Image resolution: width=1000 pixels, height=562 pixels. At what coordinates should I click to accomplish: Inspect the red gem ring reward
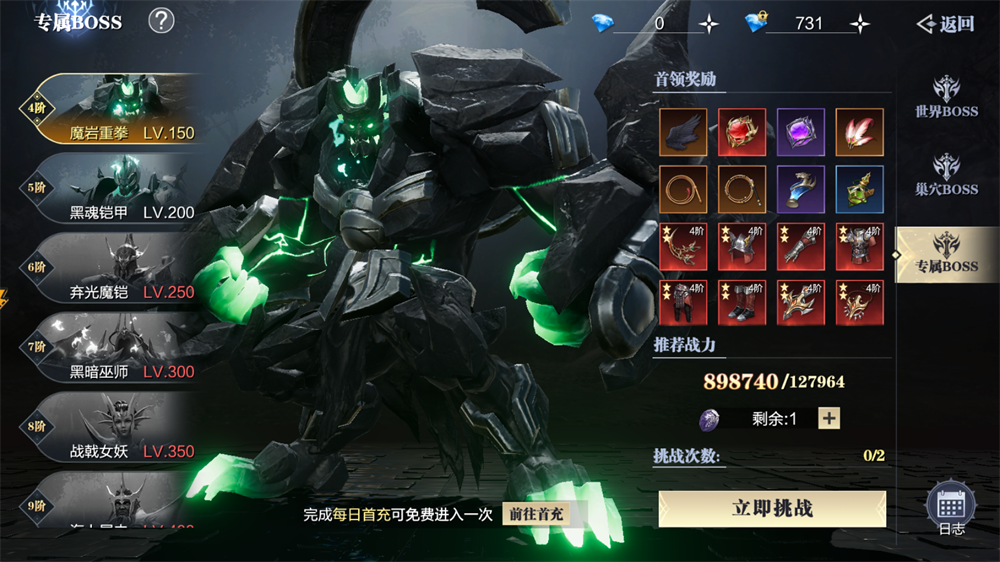point(742,132)
